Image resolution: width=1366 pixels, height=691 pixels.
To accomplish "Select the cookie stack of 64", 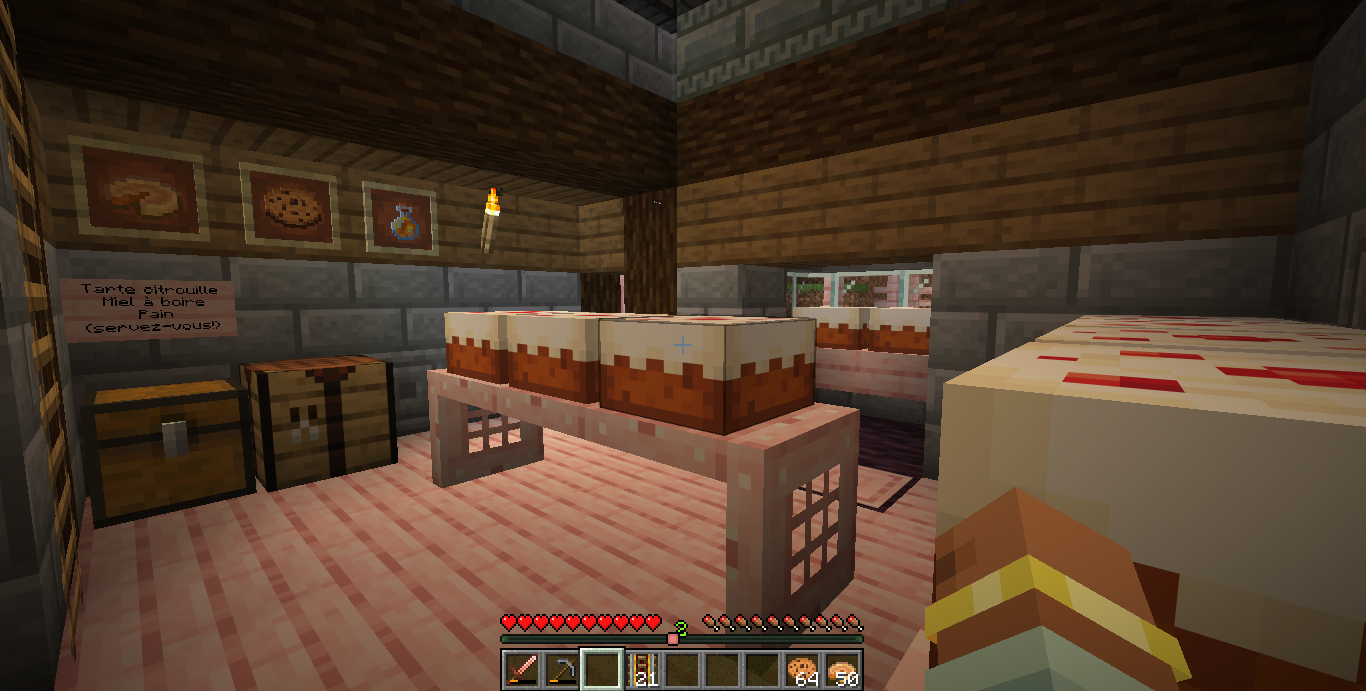I will 802,669.
